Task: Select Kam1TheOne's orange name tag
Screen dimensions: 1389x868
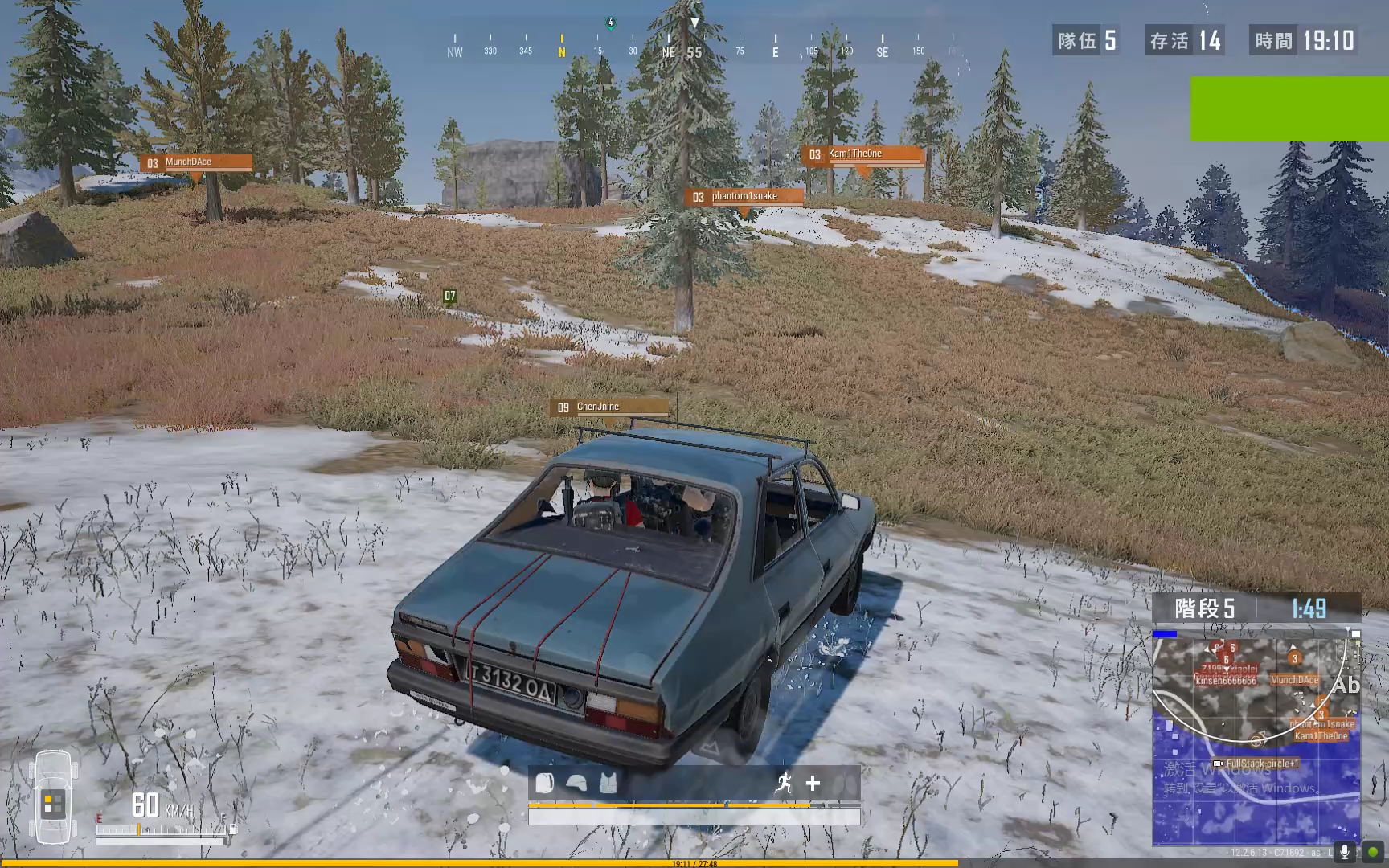Action: [x=862, y=154]
